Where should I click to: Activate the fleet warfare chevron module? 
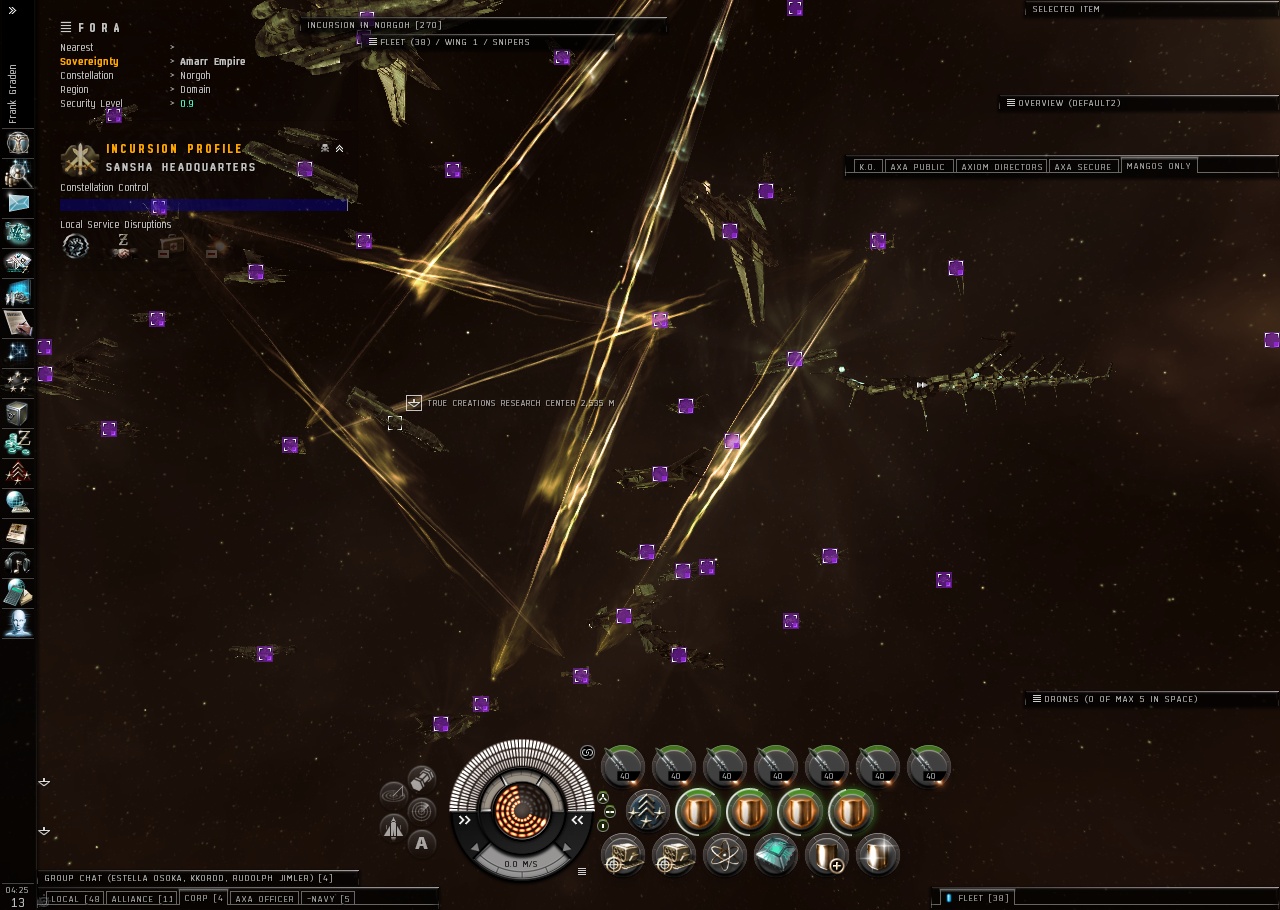click(x=648, y=811)
